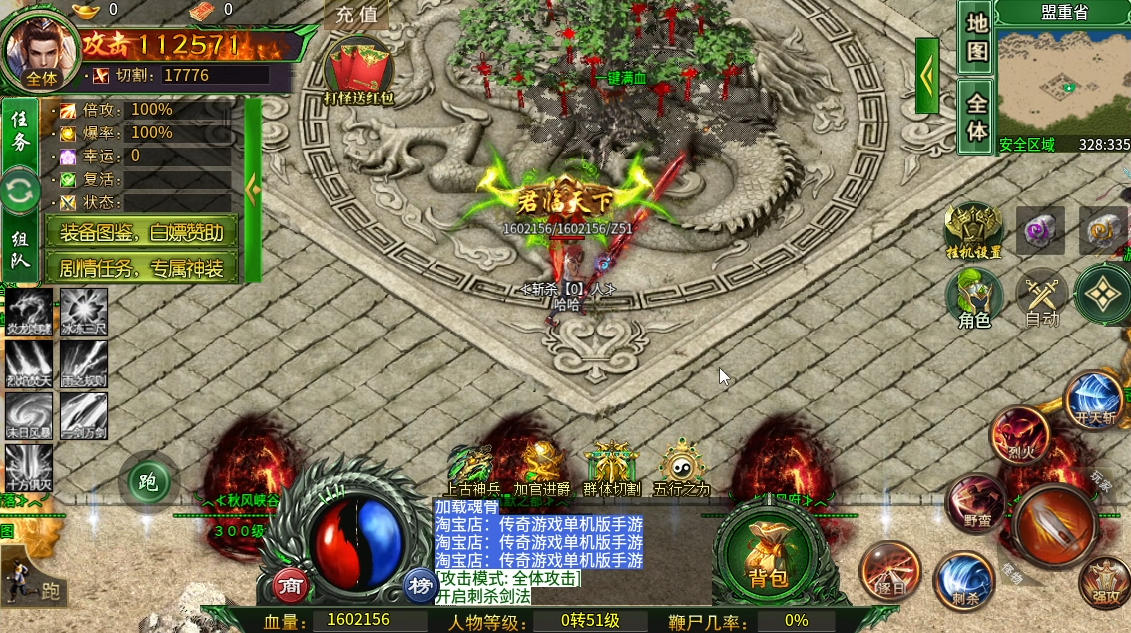This screenshot has height=633, width=1131.
Task: Toggle the green 跑 run button
Action: pos(148,483)
